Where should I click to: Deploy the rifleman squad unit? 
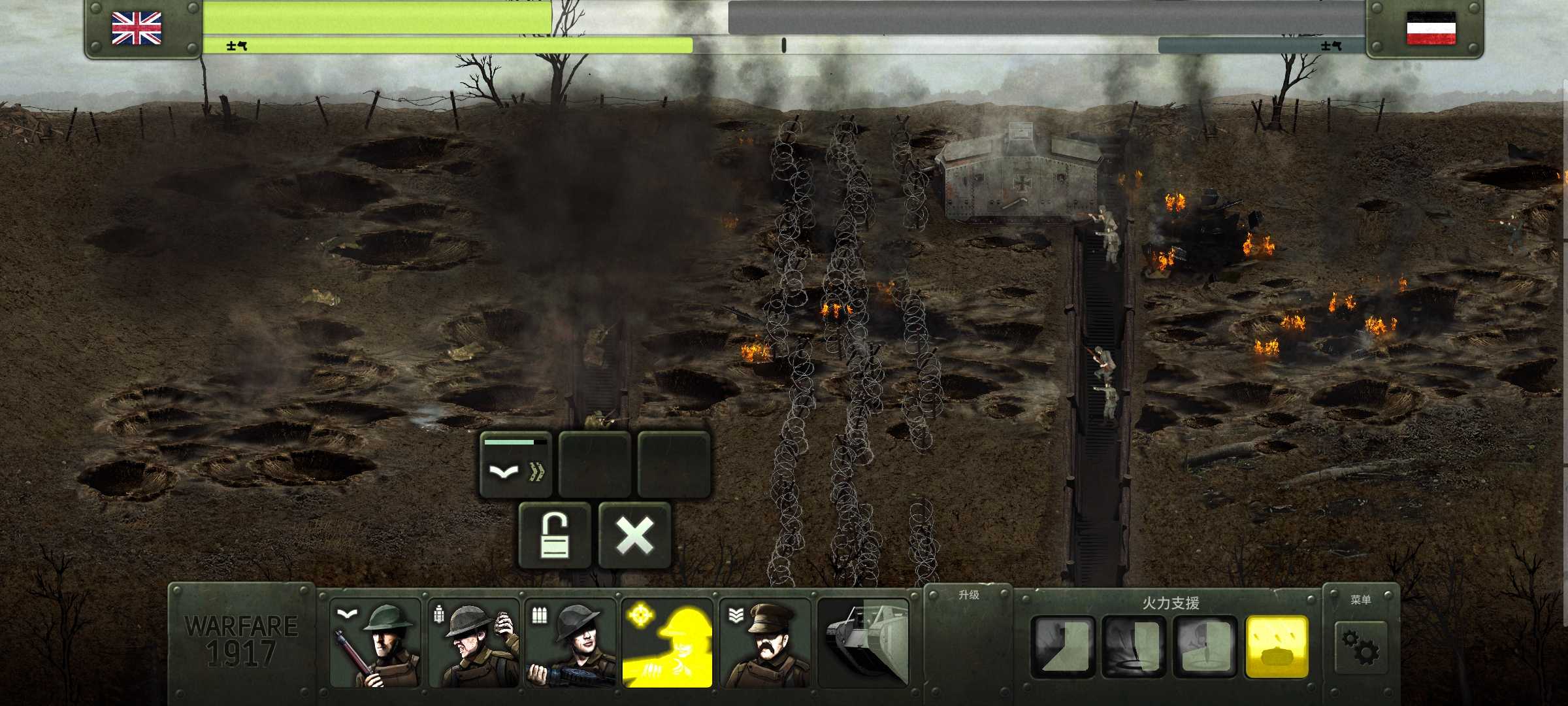[x=375, y=643]
